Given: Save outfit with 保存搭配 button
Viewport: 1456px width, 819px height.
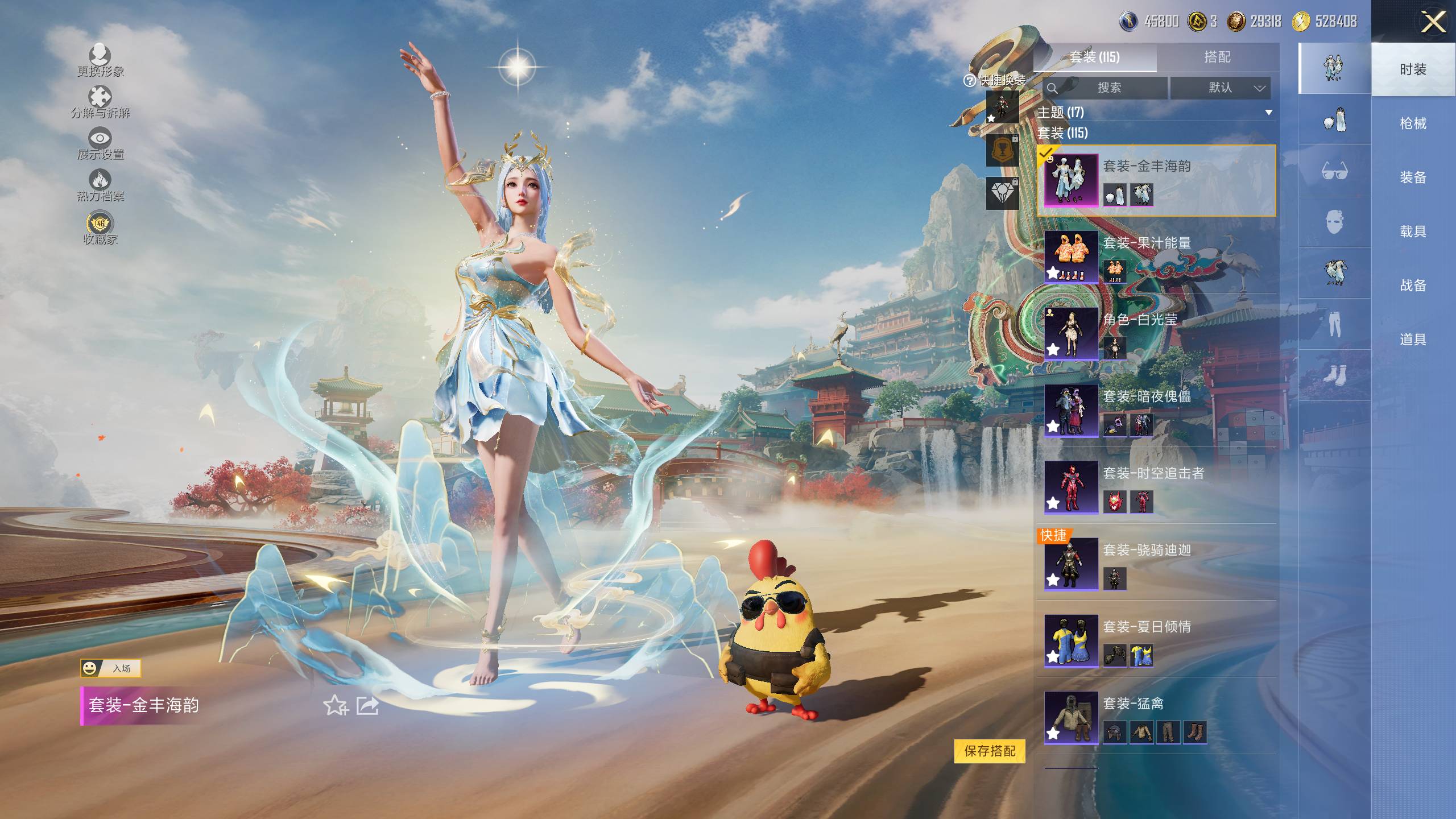Looking at the screenshot, I should 990,751.
